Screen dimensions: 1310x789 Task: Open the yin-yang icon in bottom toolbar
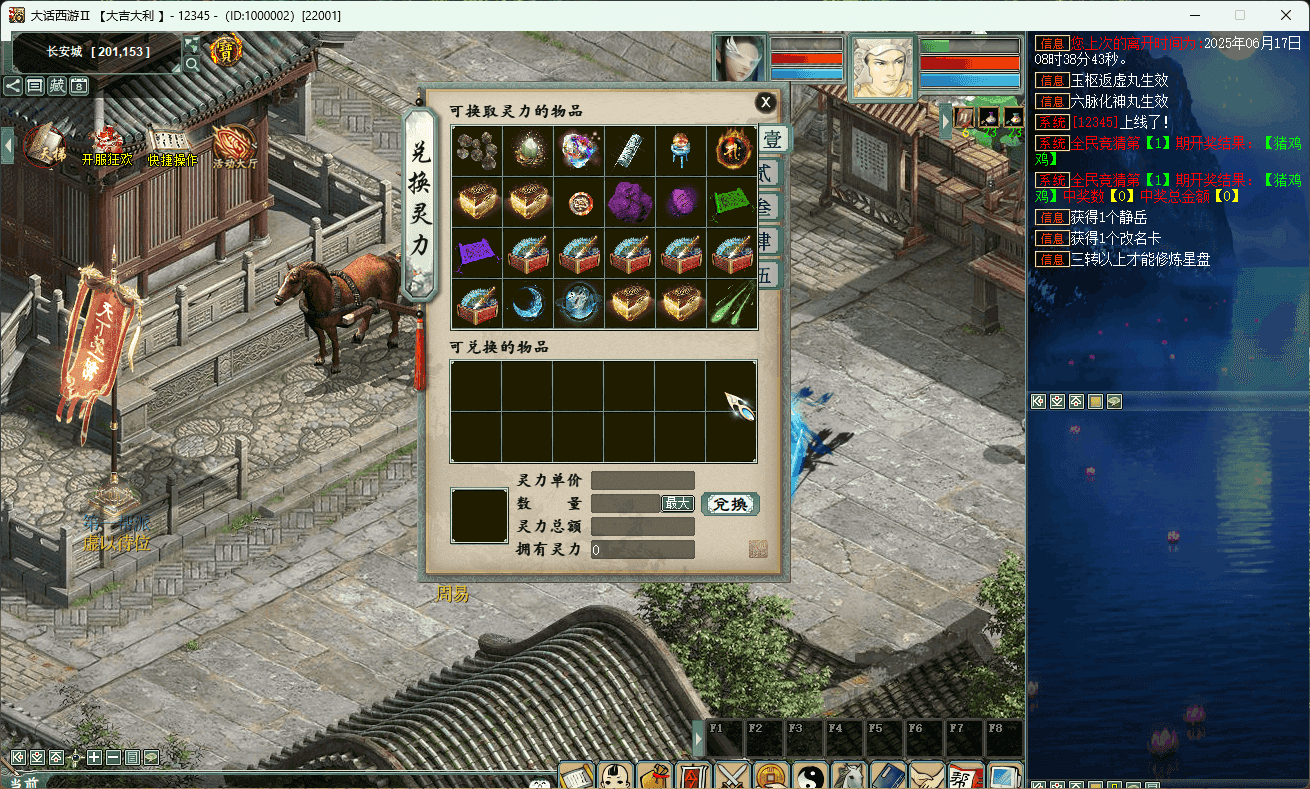(809, 775)
